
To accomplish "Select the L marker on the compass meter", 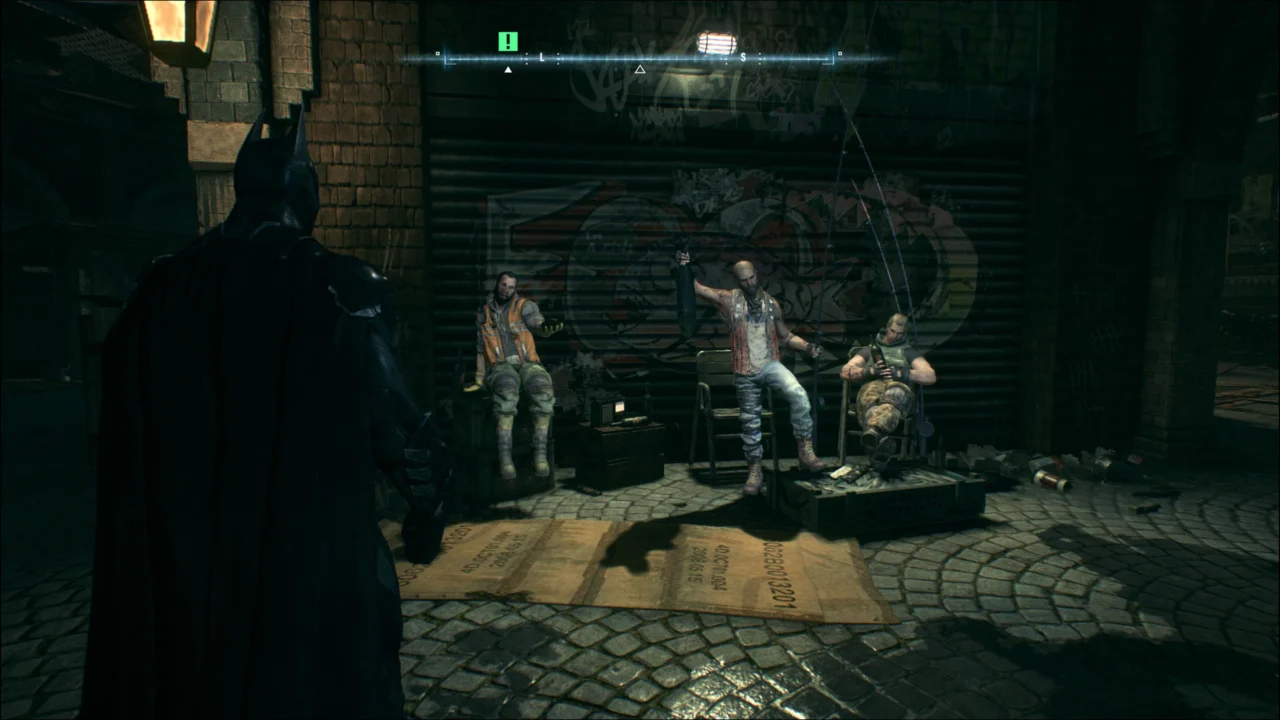I will click(x=541, y=58).
